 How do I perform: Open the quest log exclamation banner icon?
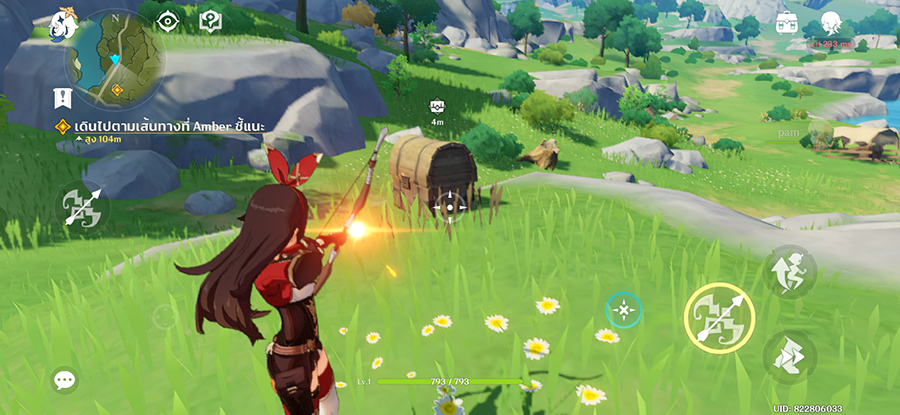(62, 99)
